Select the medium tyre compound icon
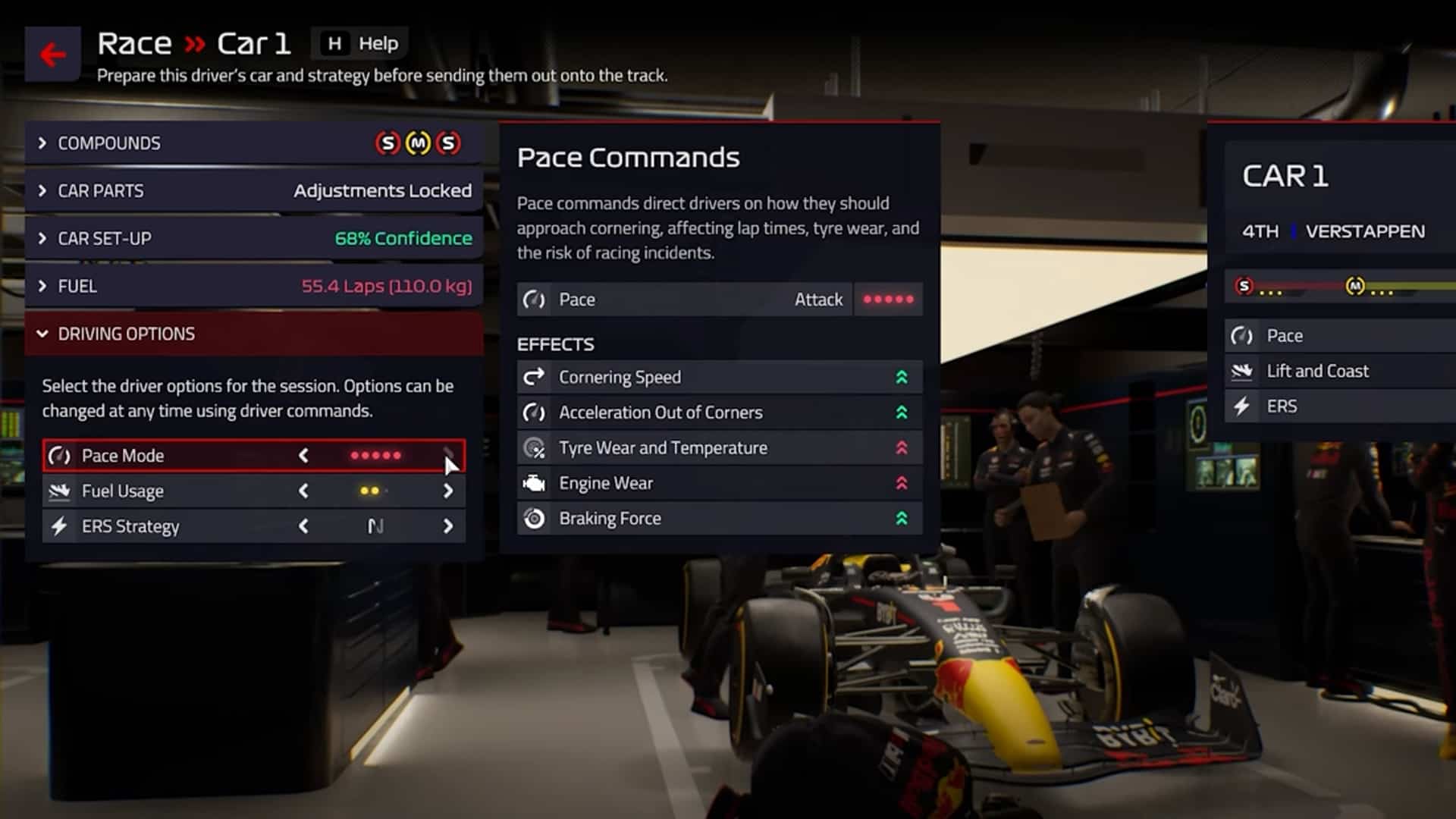The height and width of the screenshot is (819, 1456). [x=418, y=143]
